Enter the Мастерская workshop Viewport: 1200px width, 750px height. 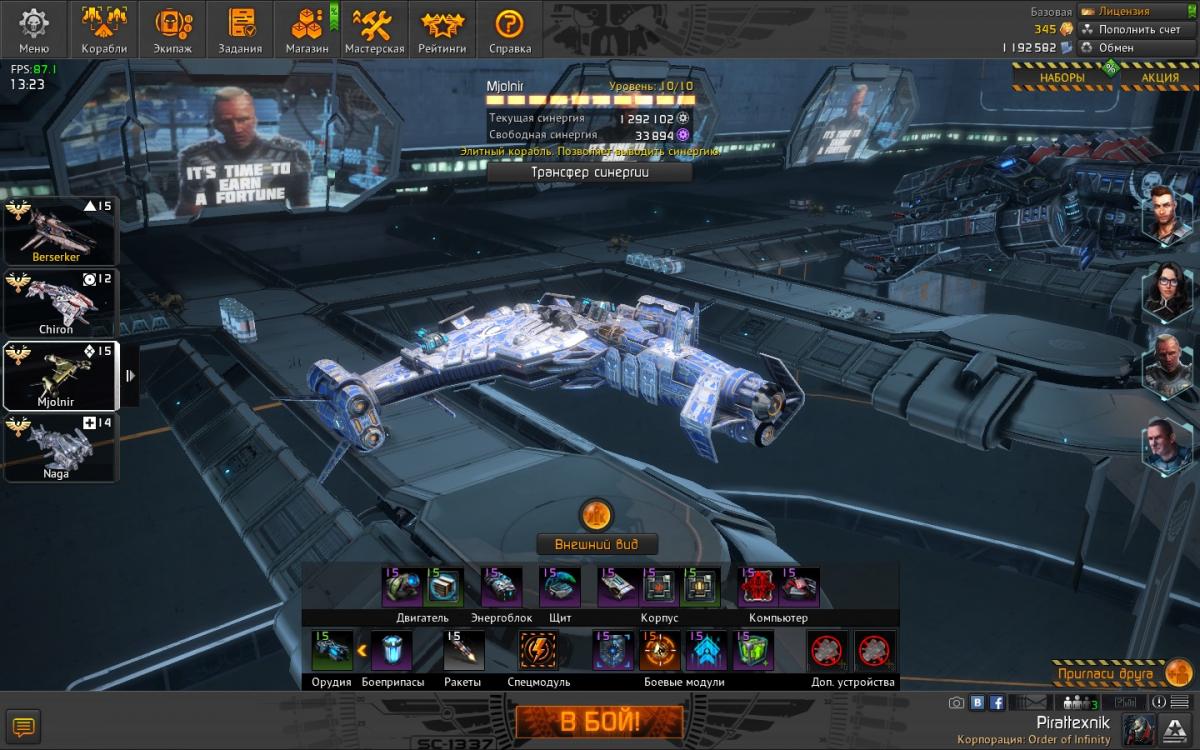[x=375, y=29]
